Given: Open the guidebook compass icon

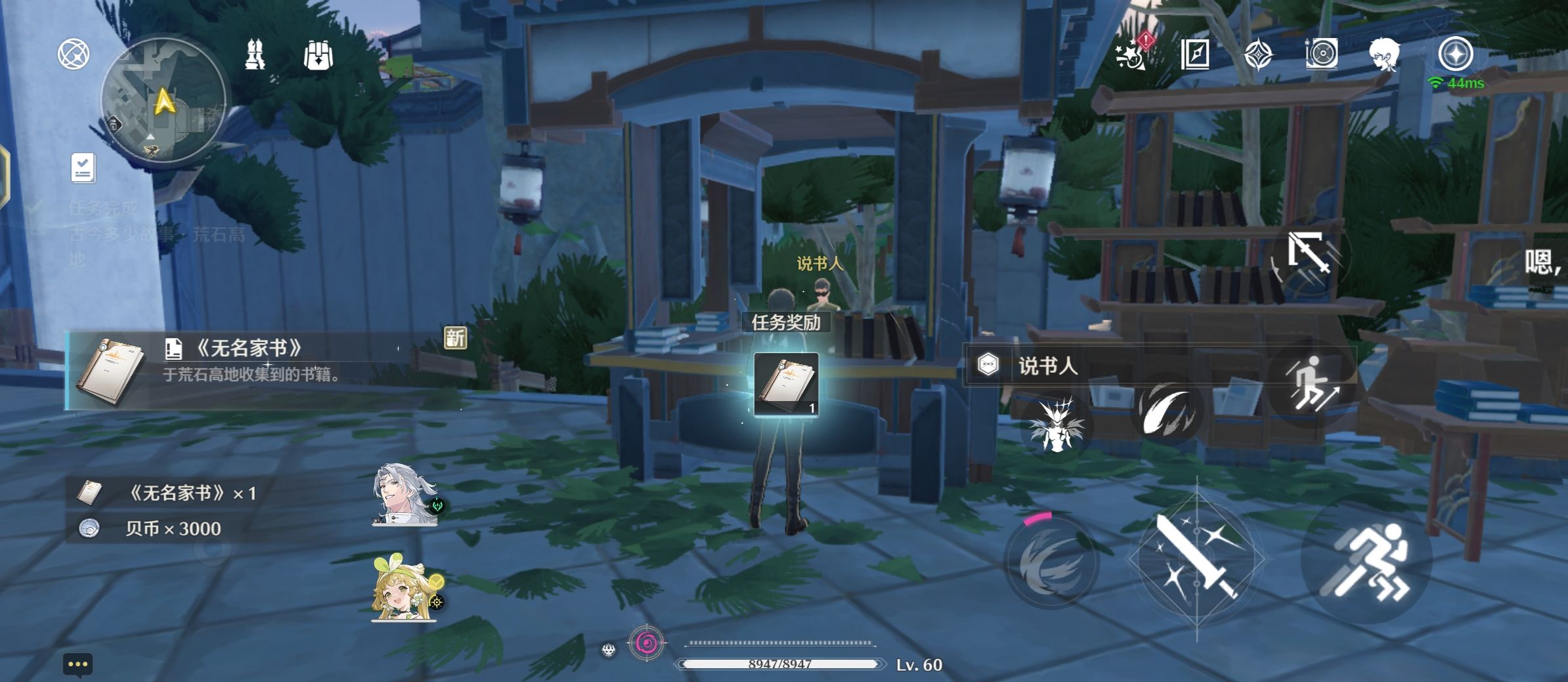Looking at the screenshot, I should [1194, 54].
